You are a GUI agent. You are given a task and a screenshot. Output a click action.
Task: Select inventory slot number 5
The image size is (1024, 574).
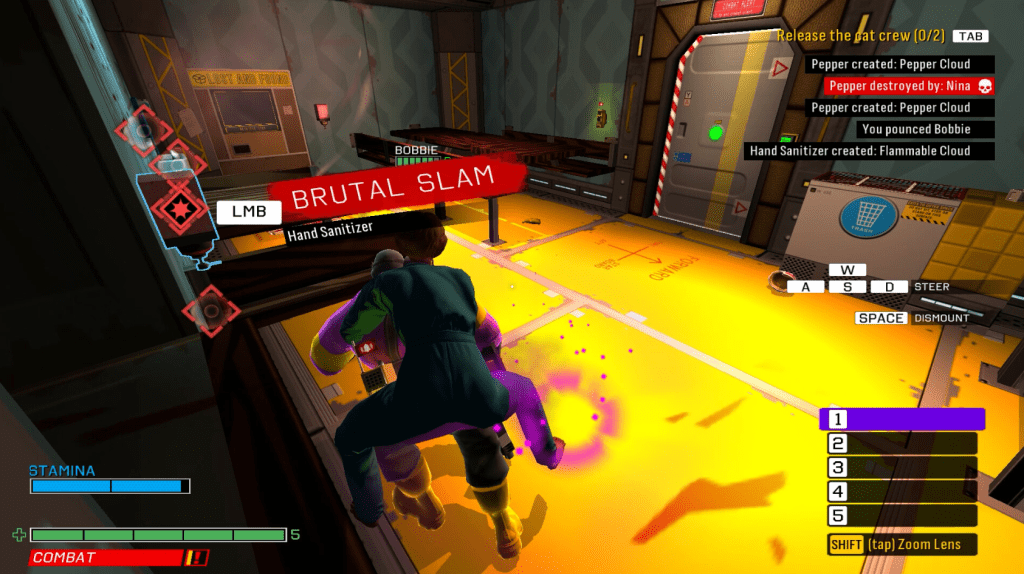(x=901, y=516)
